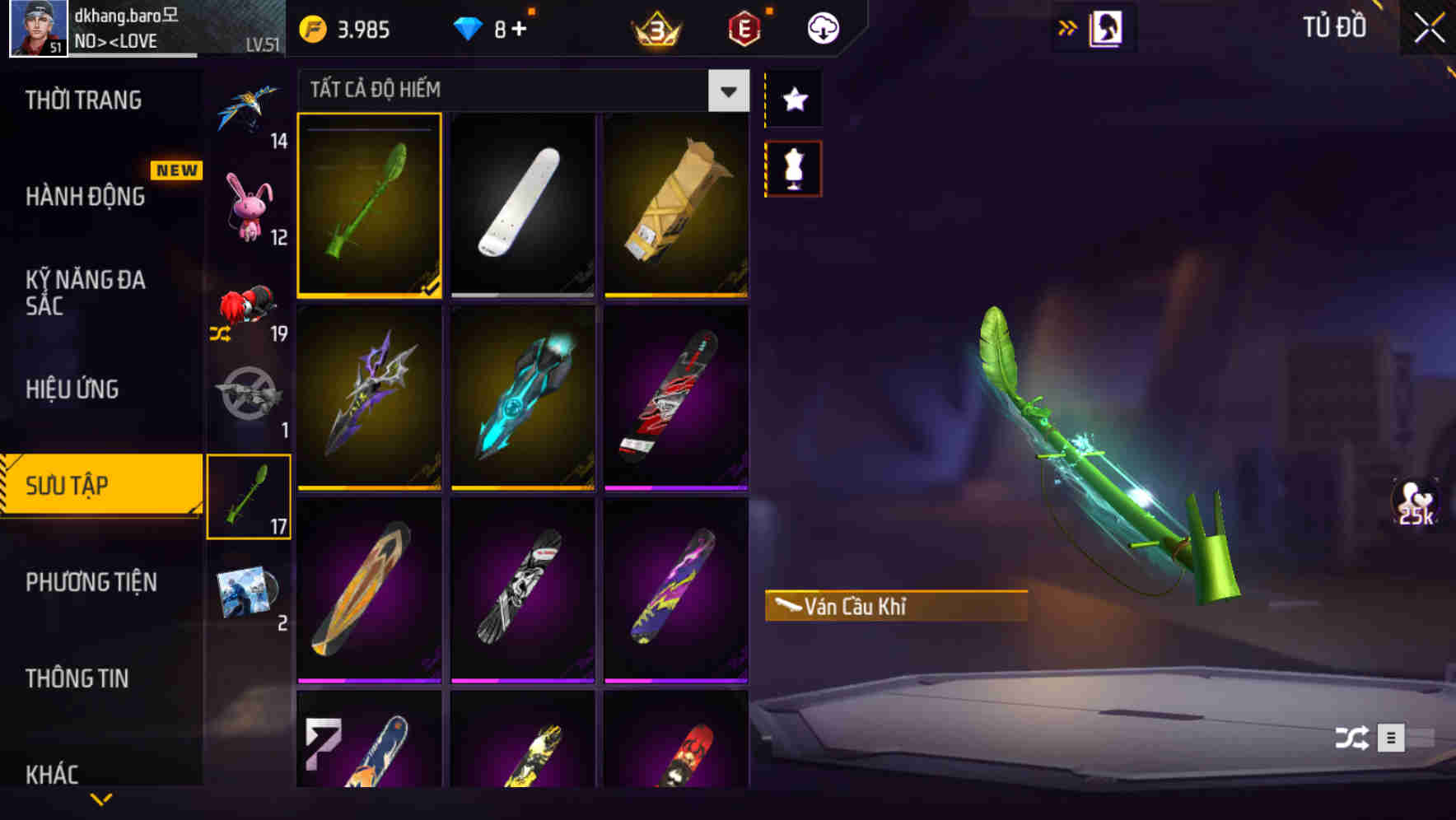
Task: Select the cyan surfboard skin thumbnail
Action: tap(522, 401)
